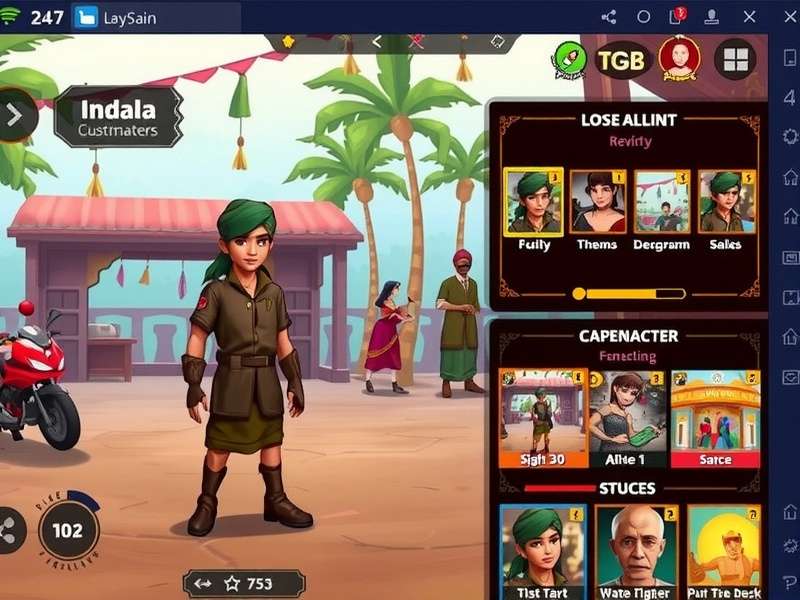800x600 pixels.
Task: Click the star 753 bottom bar
Action: (244, 584)
